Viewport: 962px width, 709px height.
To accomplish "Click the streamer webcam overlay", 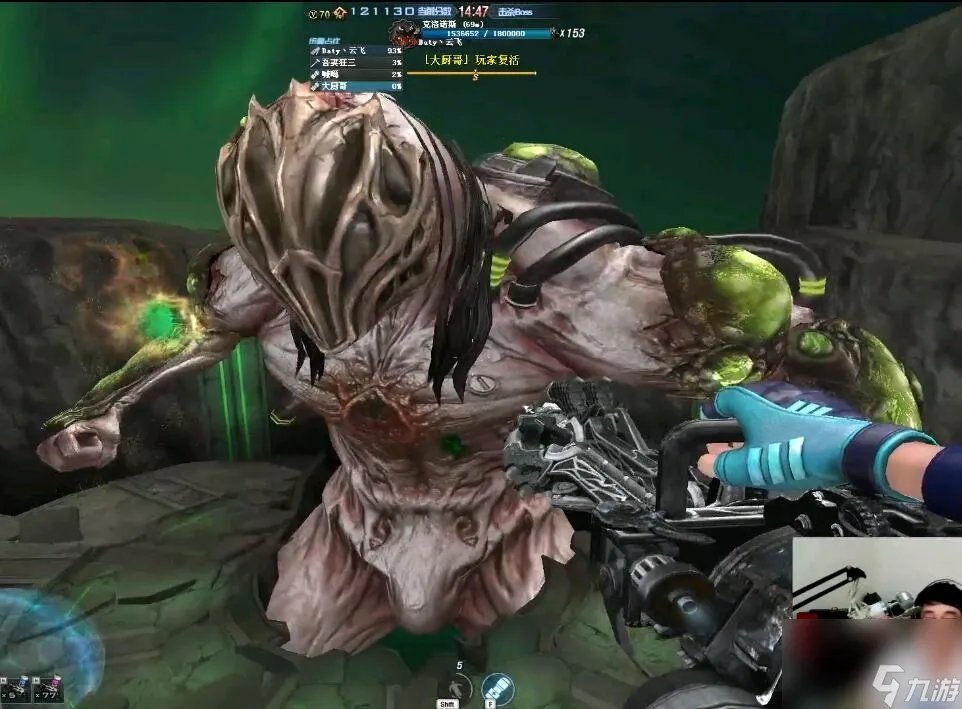I will [x=876, y=620].
